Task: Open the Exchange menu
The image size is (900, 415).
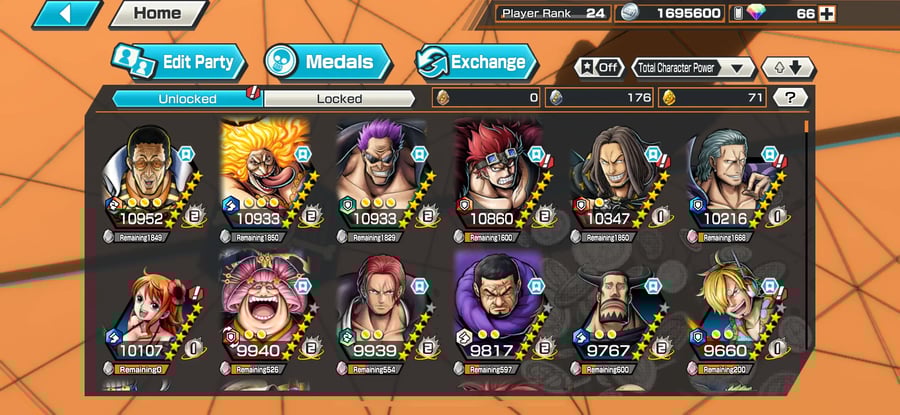Action: [x=475, y=62]
